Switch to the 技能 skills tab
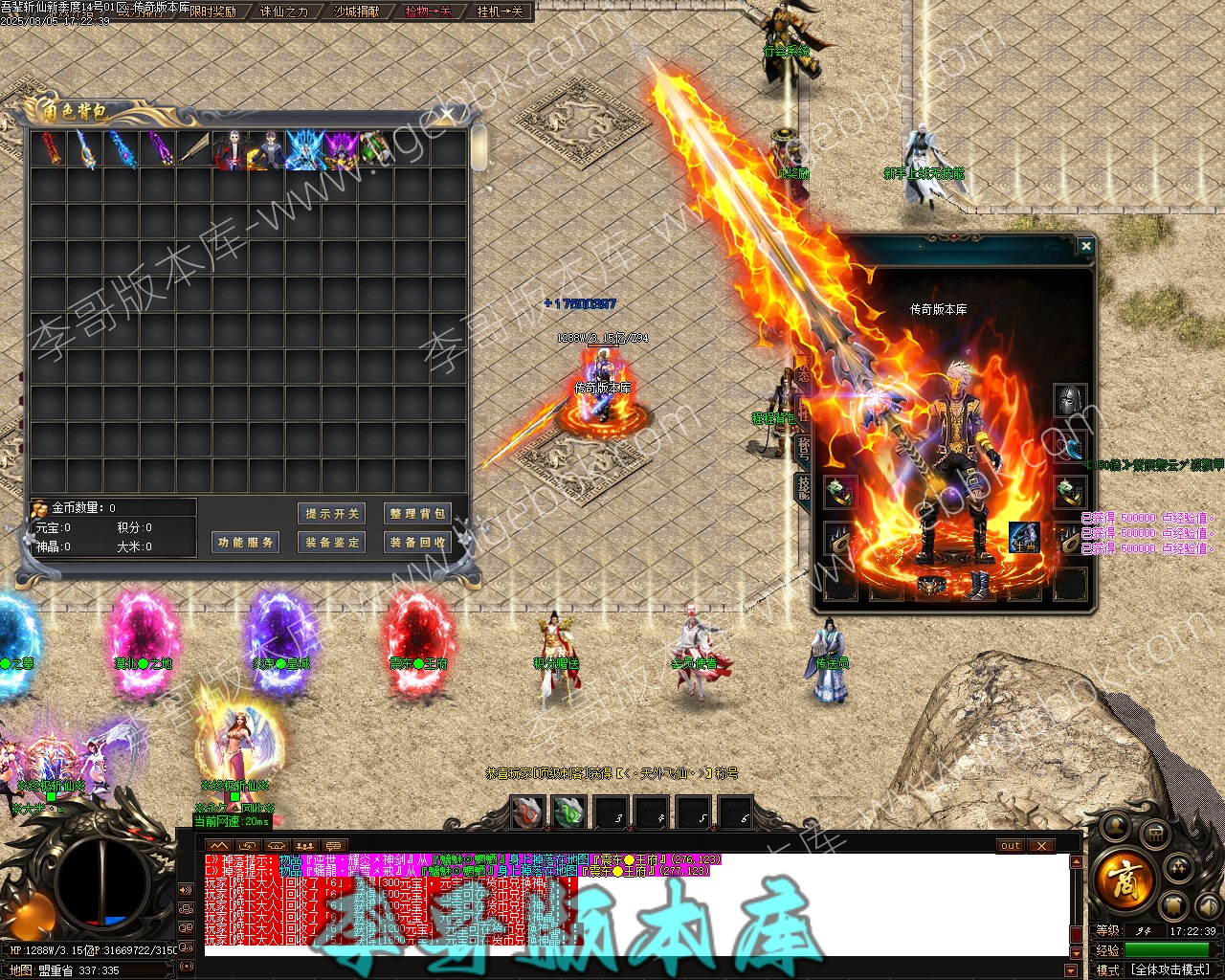 point(804,486)
